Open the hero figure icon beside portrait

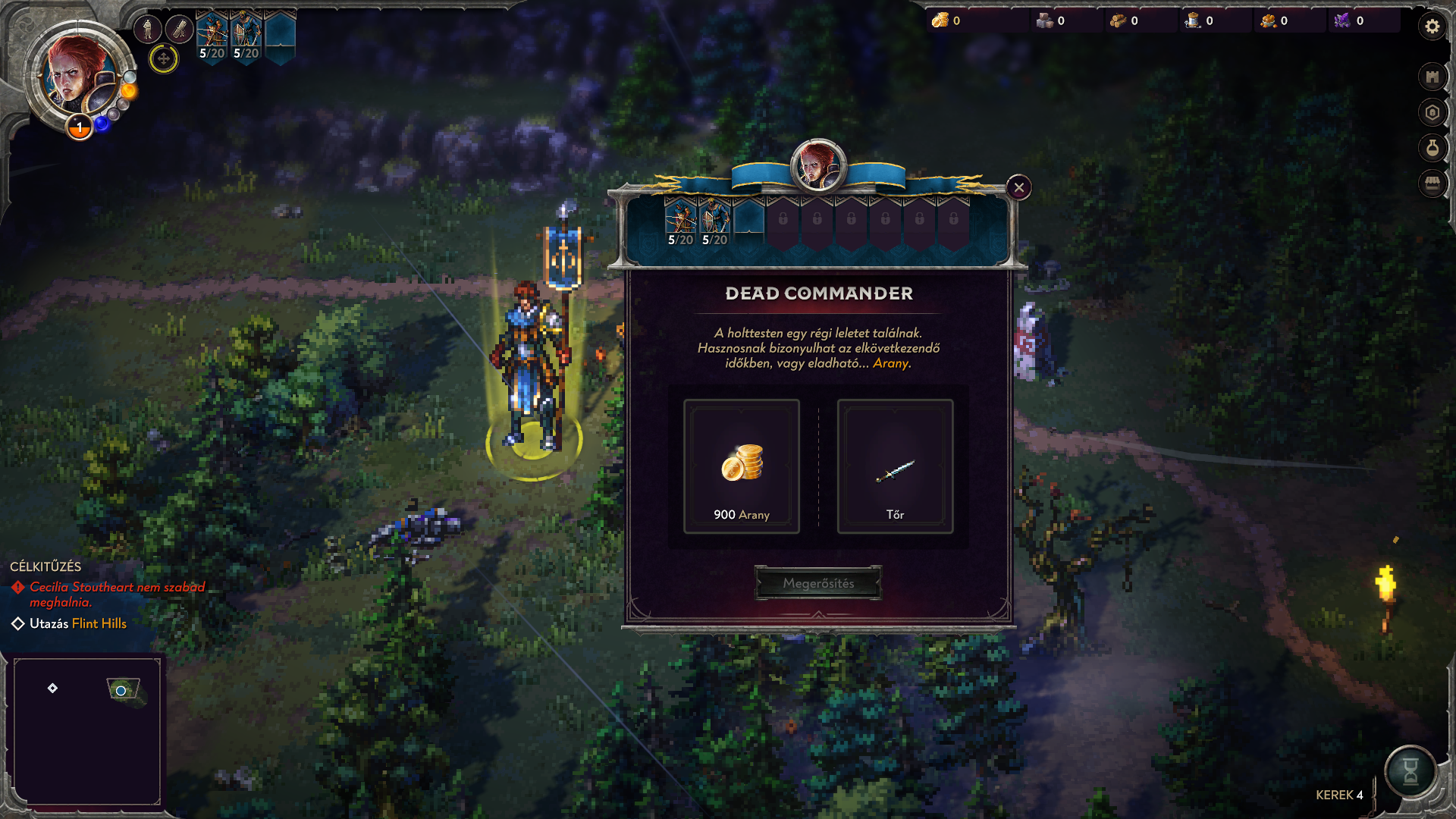(x=148, y=30)
